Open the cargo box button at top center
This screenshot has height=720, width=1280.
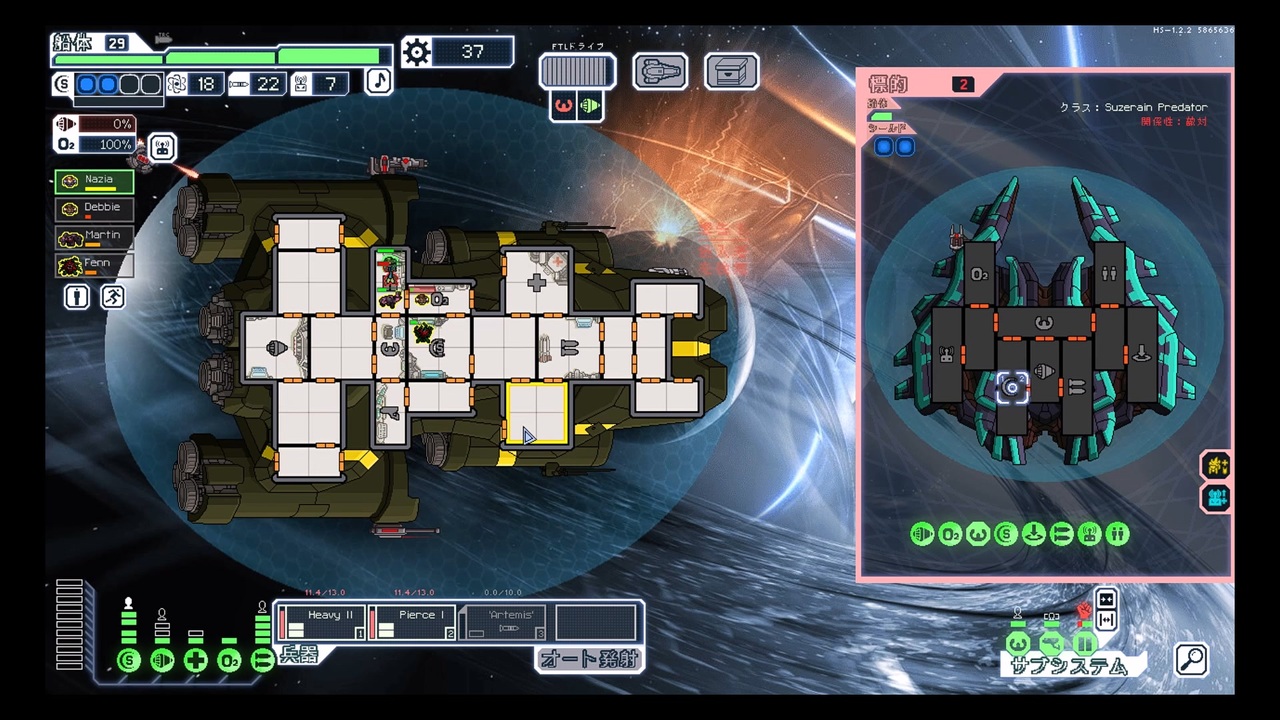click(731, 70)
